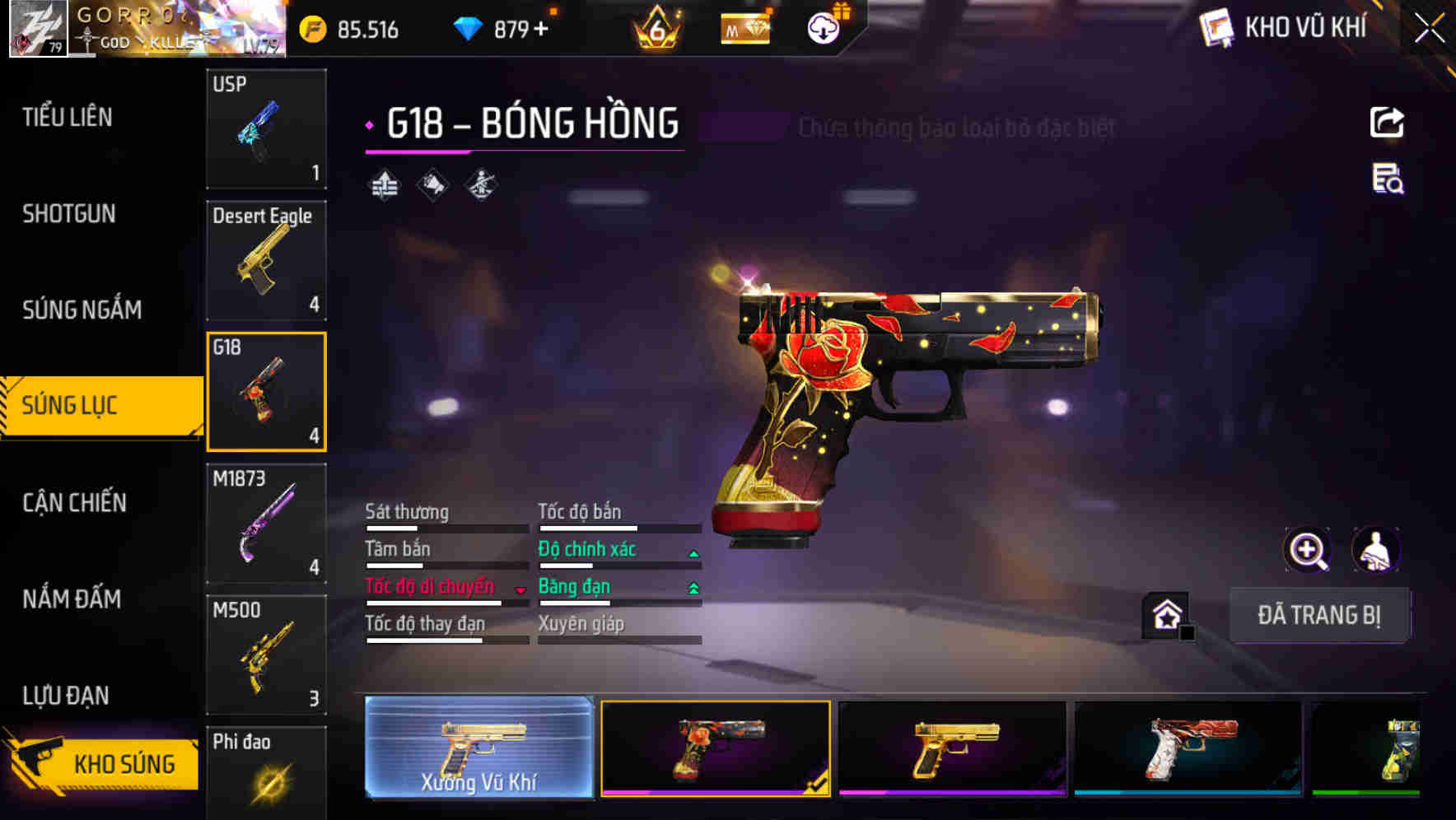
Task: Click the cloud download gift icon
Action: pyautogui.click(x=823, y=28)
